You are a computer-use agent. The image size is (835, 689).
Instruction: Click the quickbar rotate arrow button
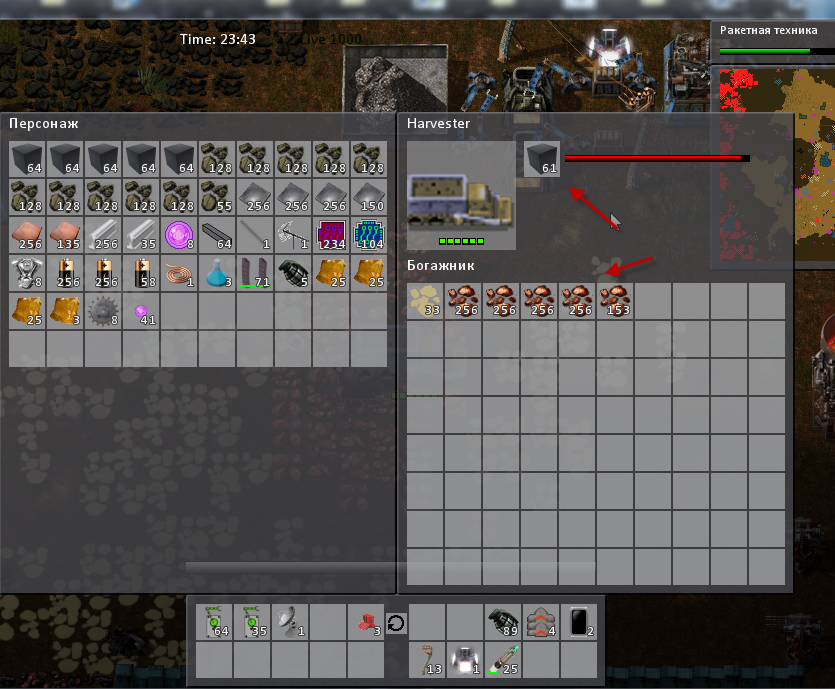tap(396, 622)
